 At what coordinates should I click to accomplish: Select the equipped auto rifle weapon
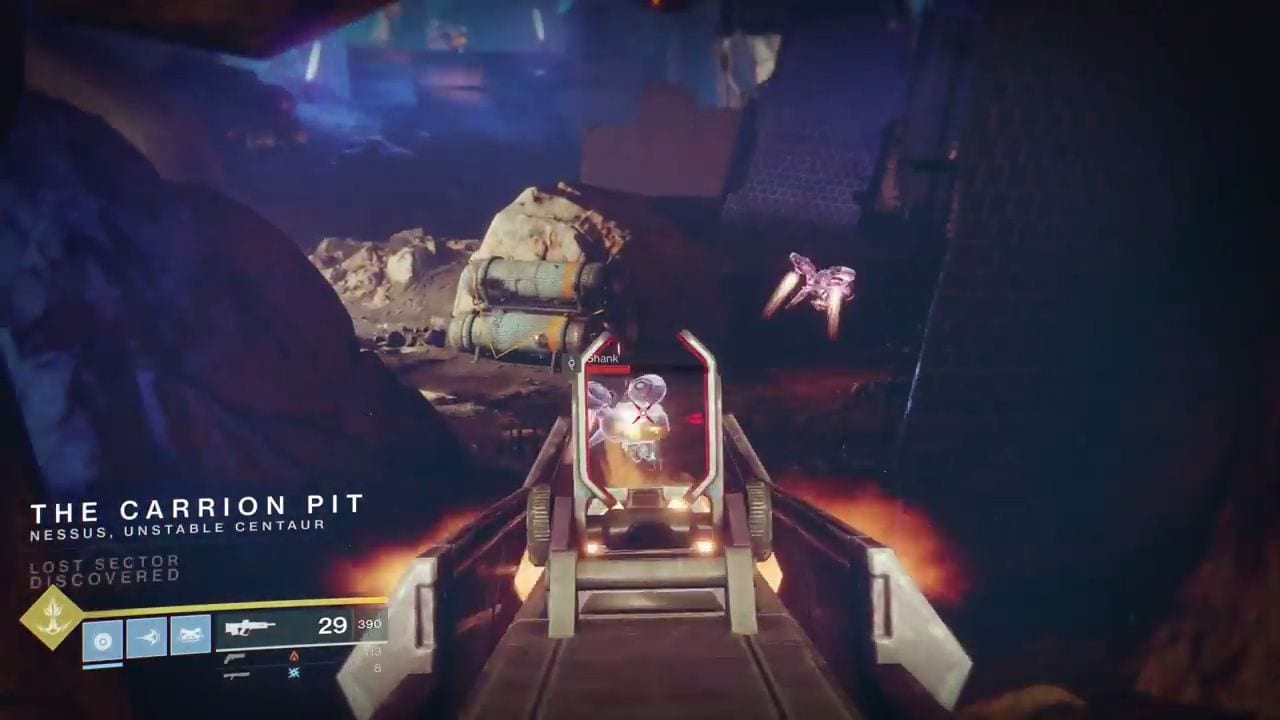tap(250, 628)
